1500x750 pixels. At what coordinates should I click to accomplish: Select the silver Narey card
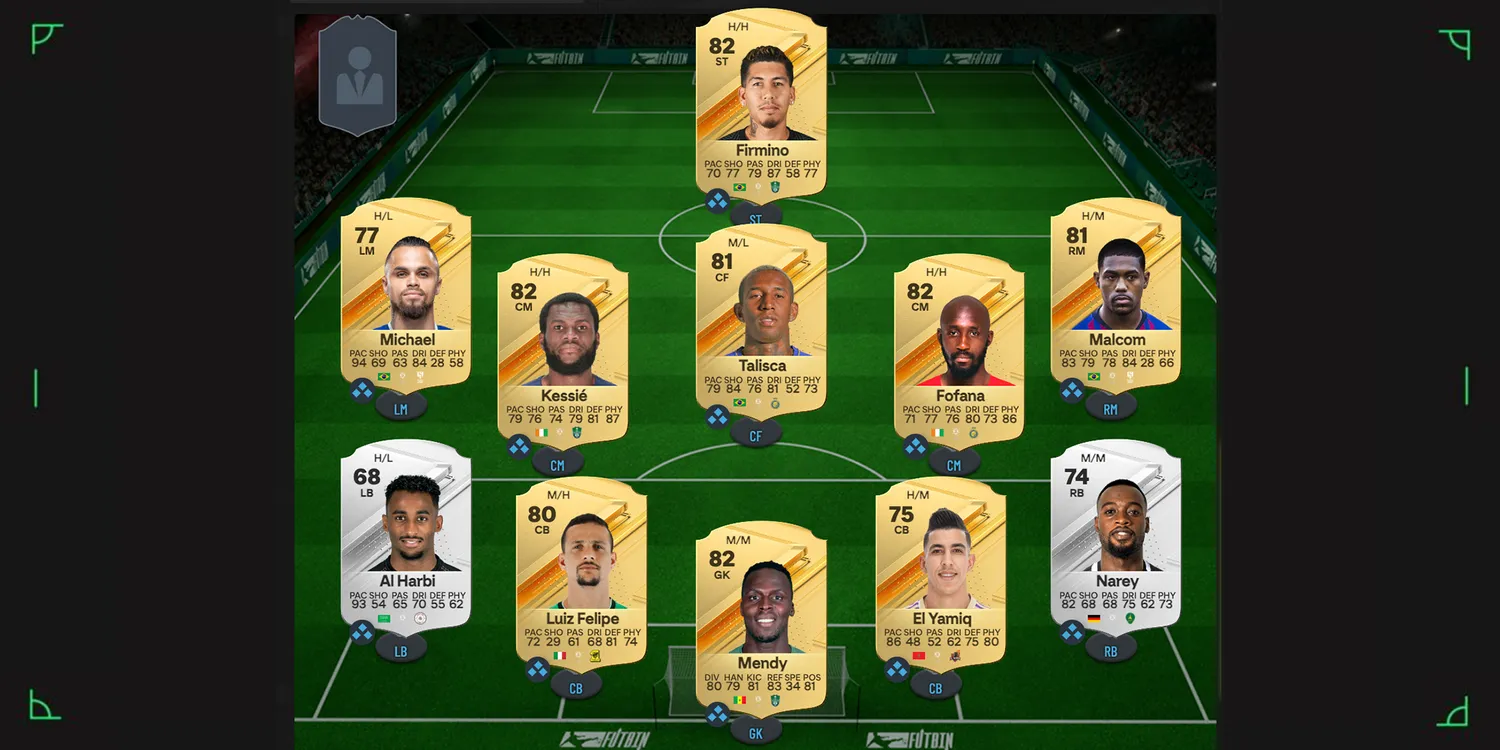pyautogui.click(x=1116, y=532)
